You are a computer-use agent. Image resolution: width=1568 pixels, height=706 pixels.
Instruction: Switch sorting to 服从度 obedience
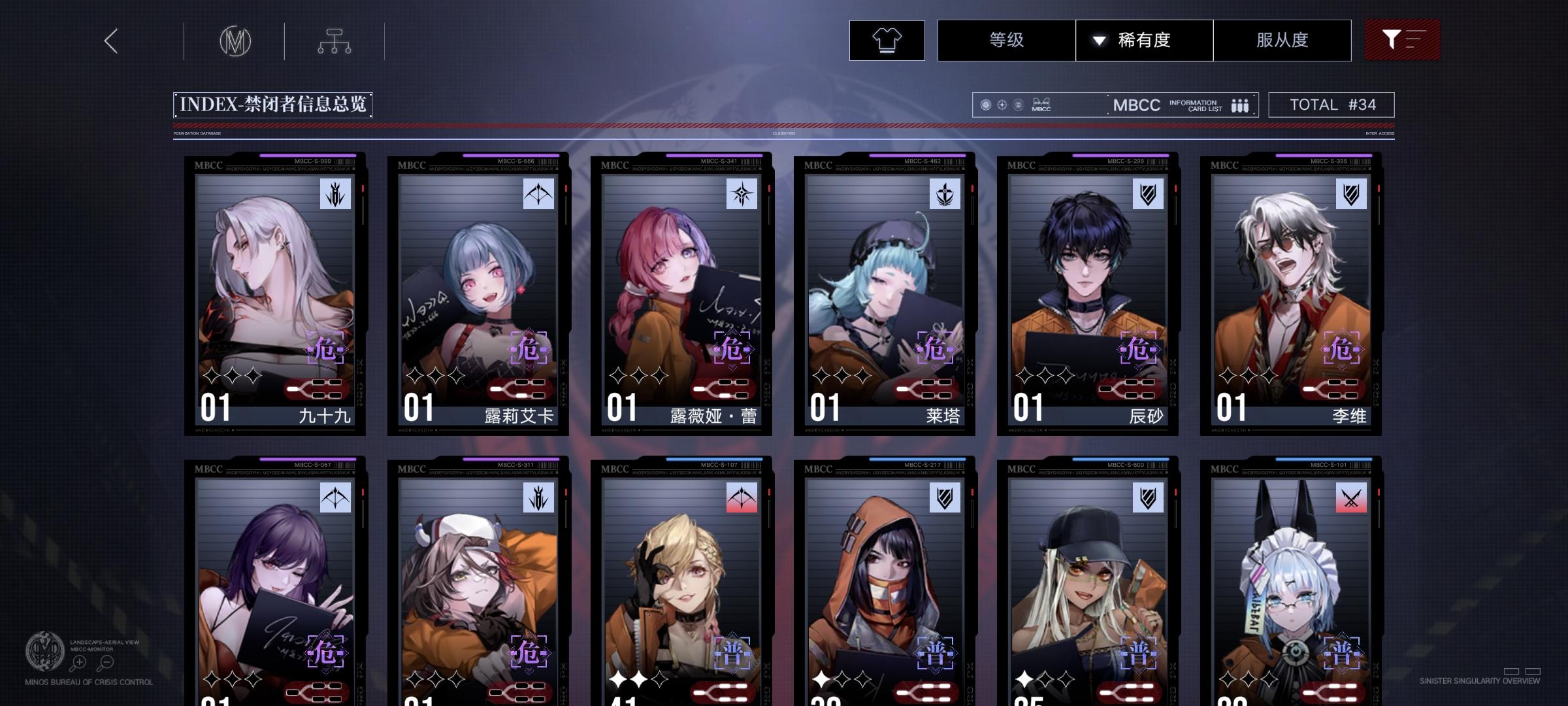(1282, 40)
